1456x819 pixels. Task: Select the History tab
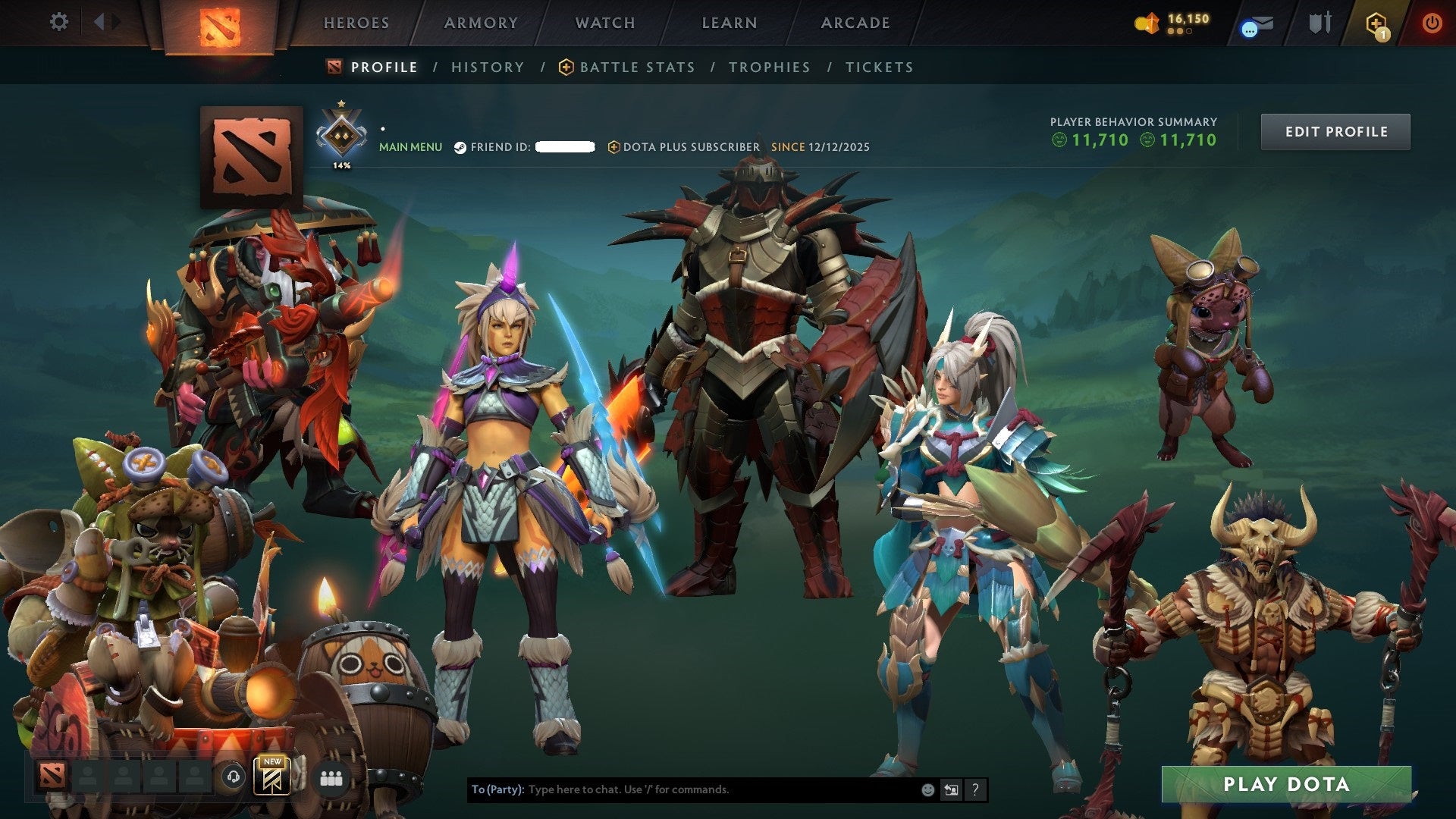(488, 67)
